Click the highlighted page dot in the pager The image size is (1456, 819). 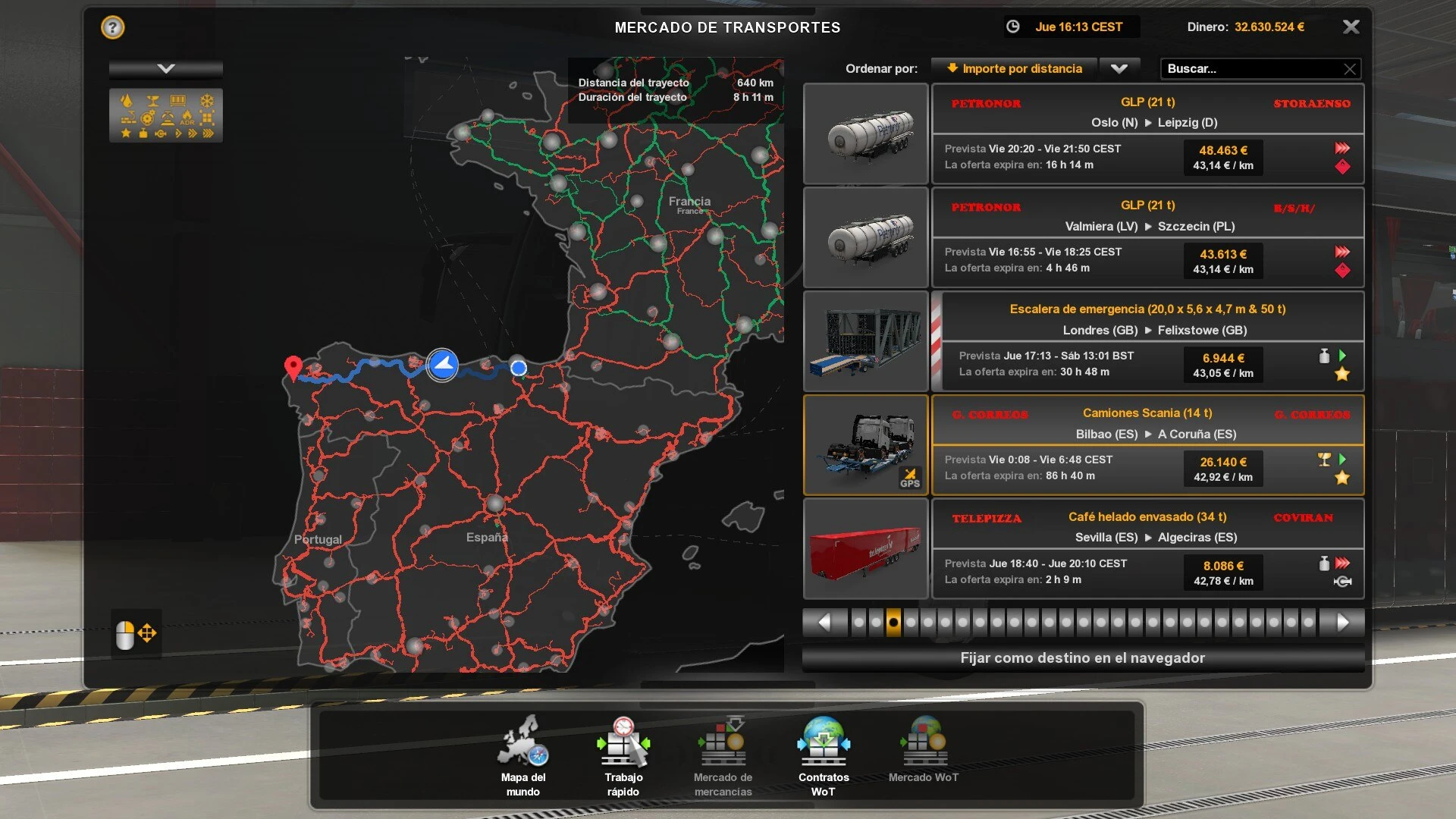(x=892, y=621)
